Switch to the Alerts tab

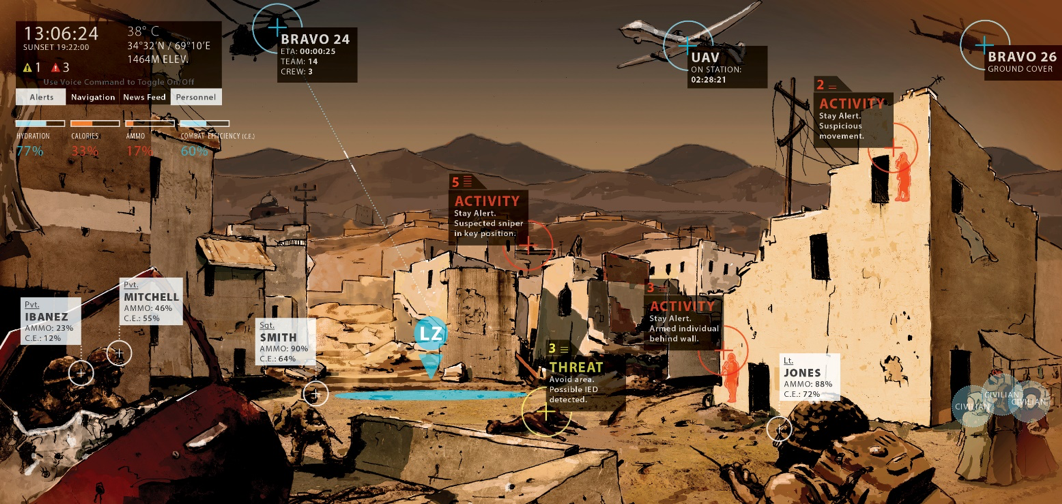click(x=41, y=97)
